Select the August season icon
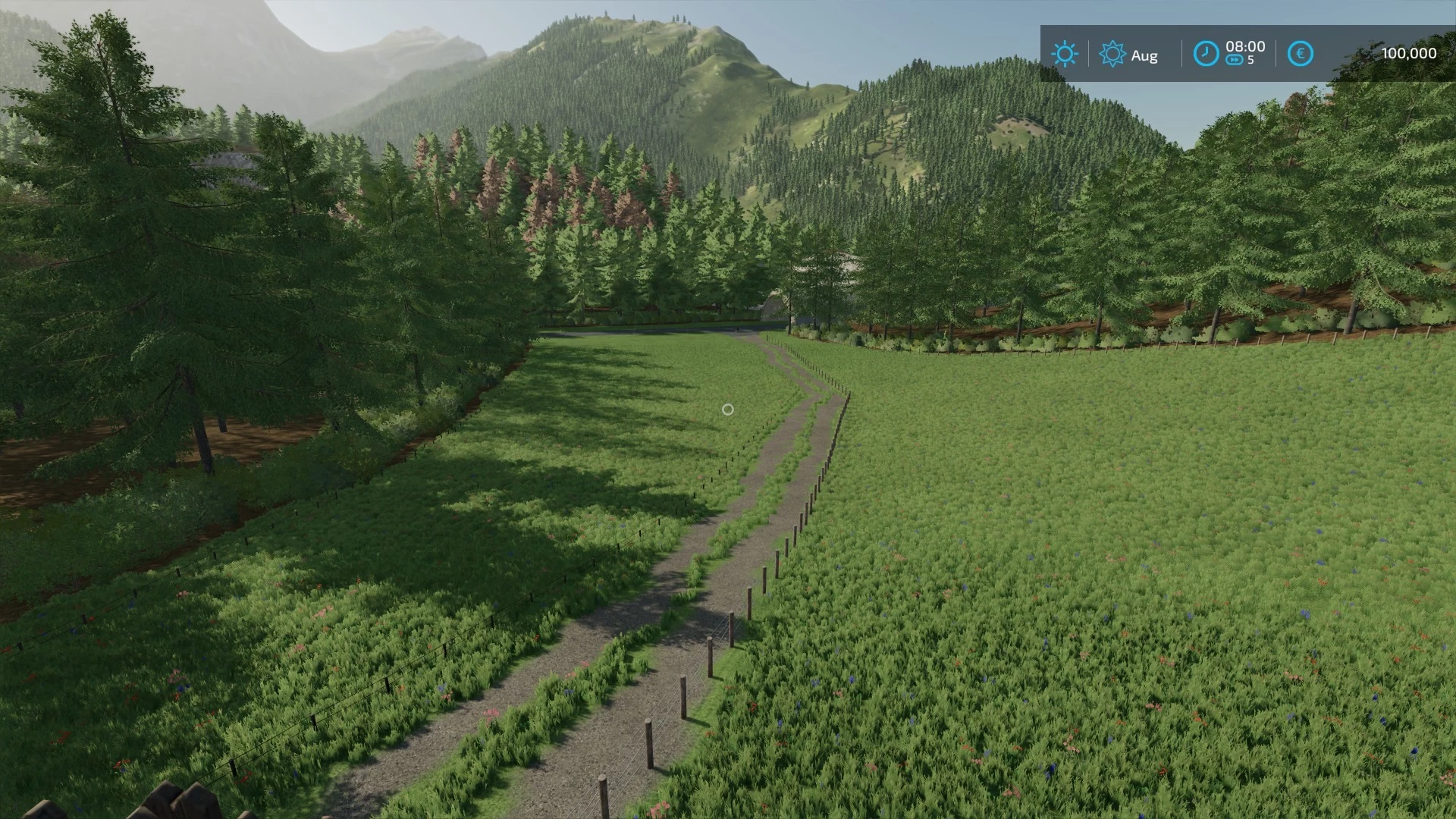 pos(1112,54)
